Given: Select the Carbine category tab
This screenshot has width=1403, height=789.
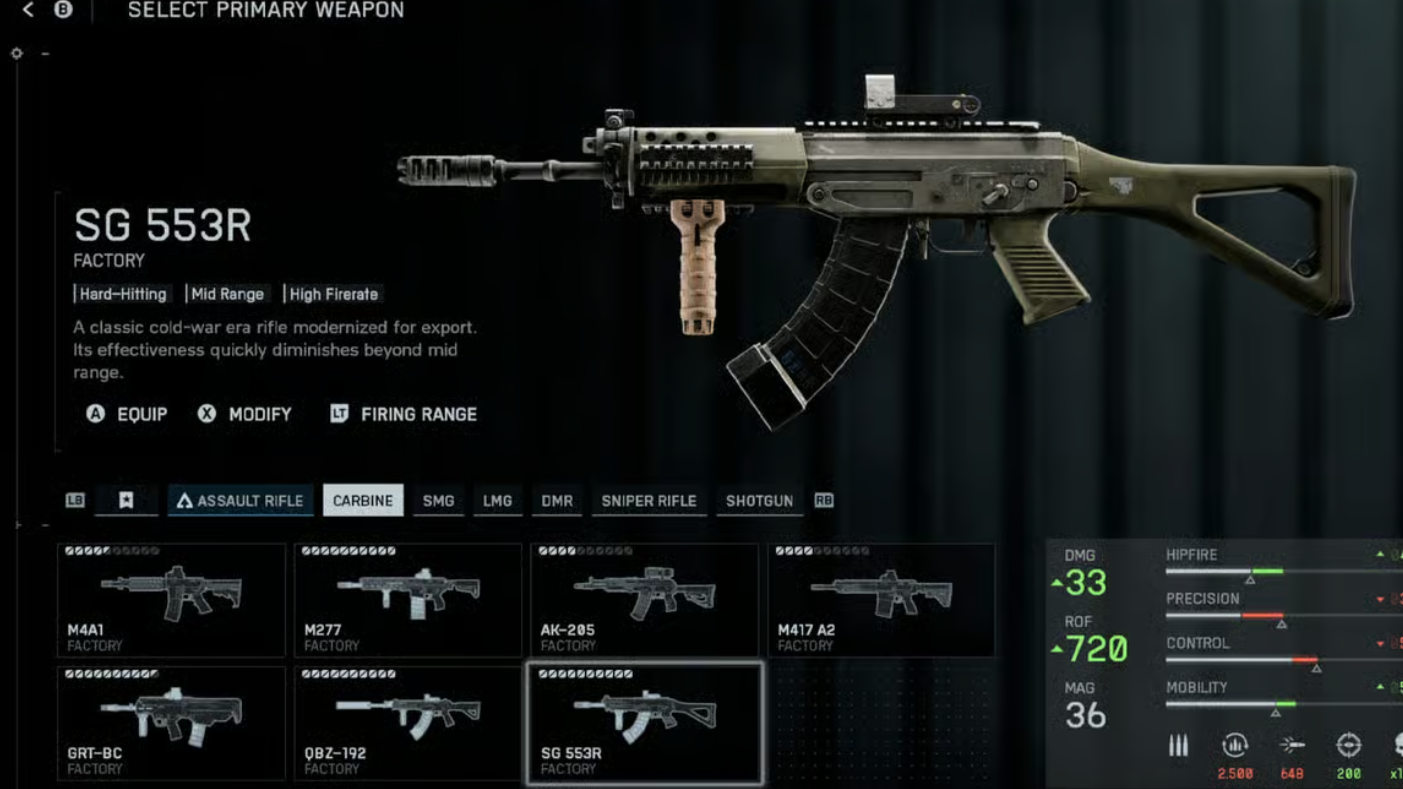Looking at the screenshot, I should tap(363, 501).
